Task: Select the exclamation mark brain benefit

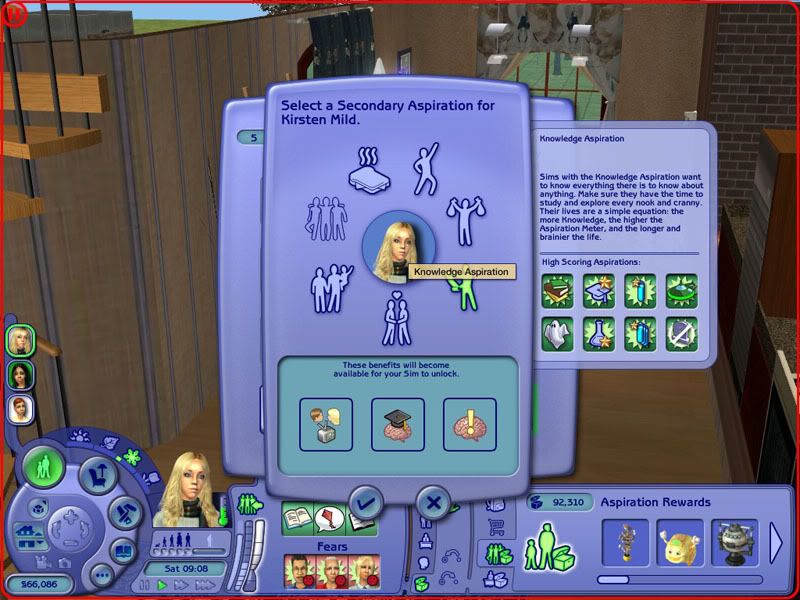Action: 469,423
